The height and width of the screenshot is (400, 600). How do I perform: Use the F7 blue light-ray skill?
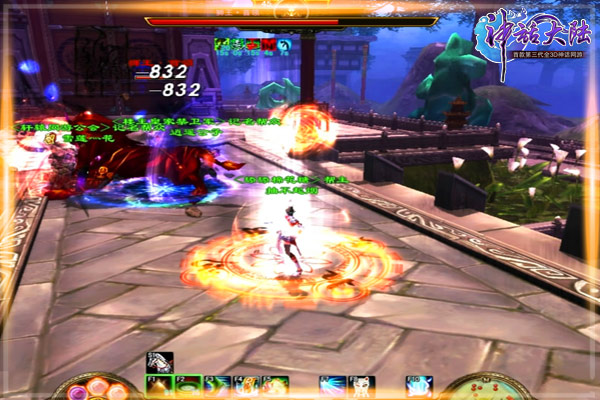tap(333, 385)
